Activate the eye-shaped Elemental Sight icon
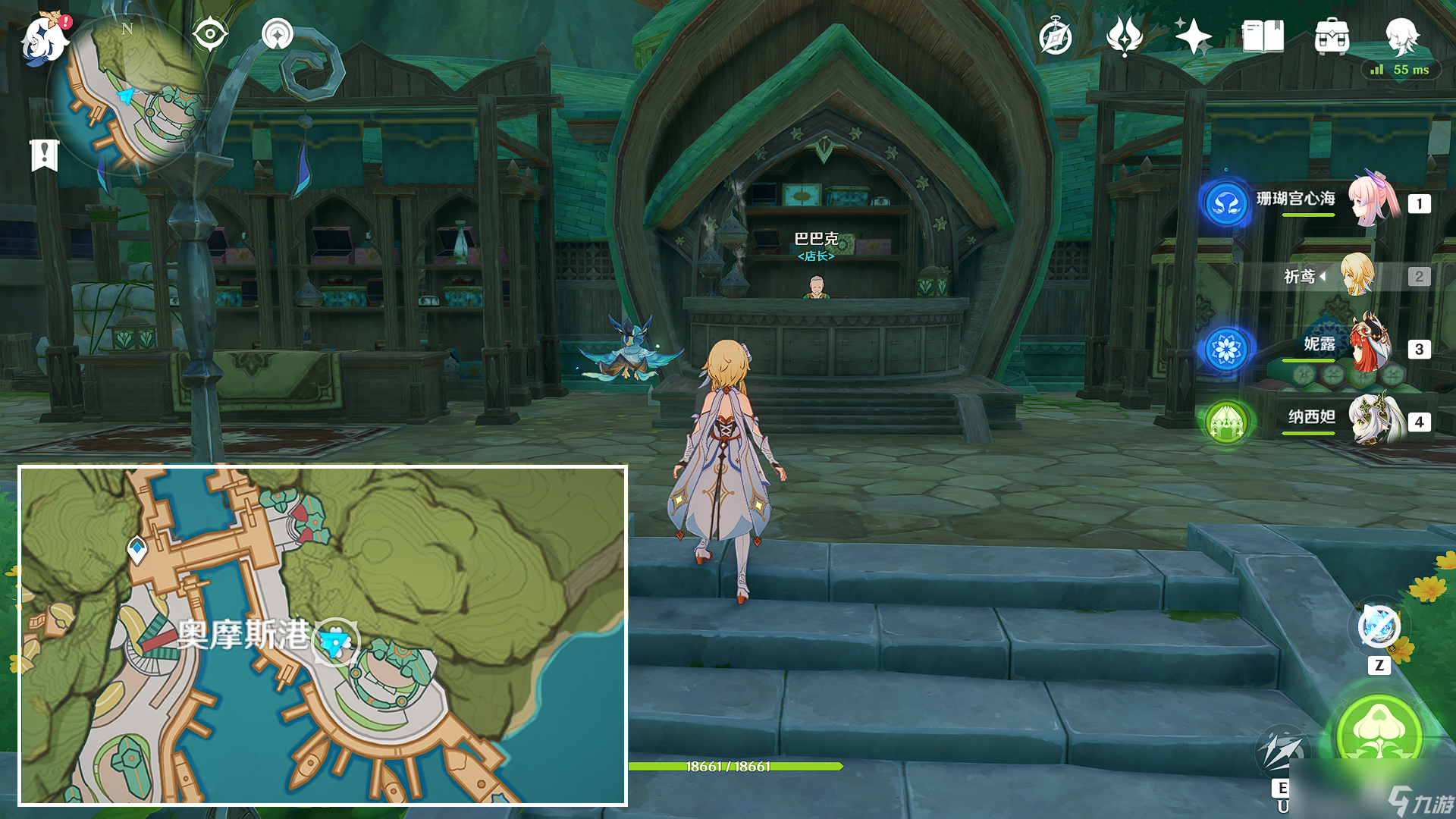This screenshot has height=819, width=1456. 210,34
